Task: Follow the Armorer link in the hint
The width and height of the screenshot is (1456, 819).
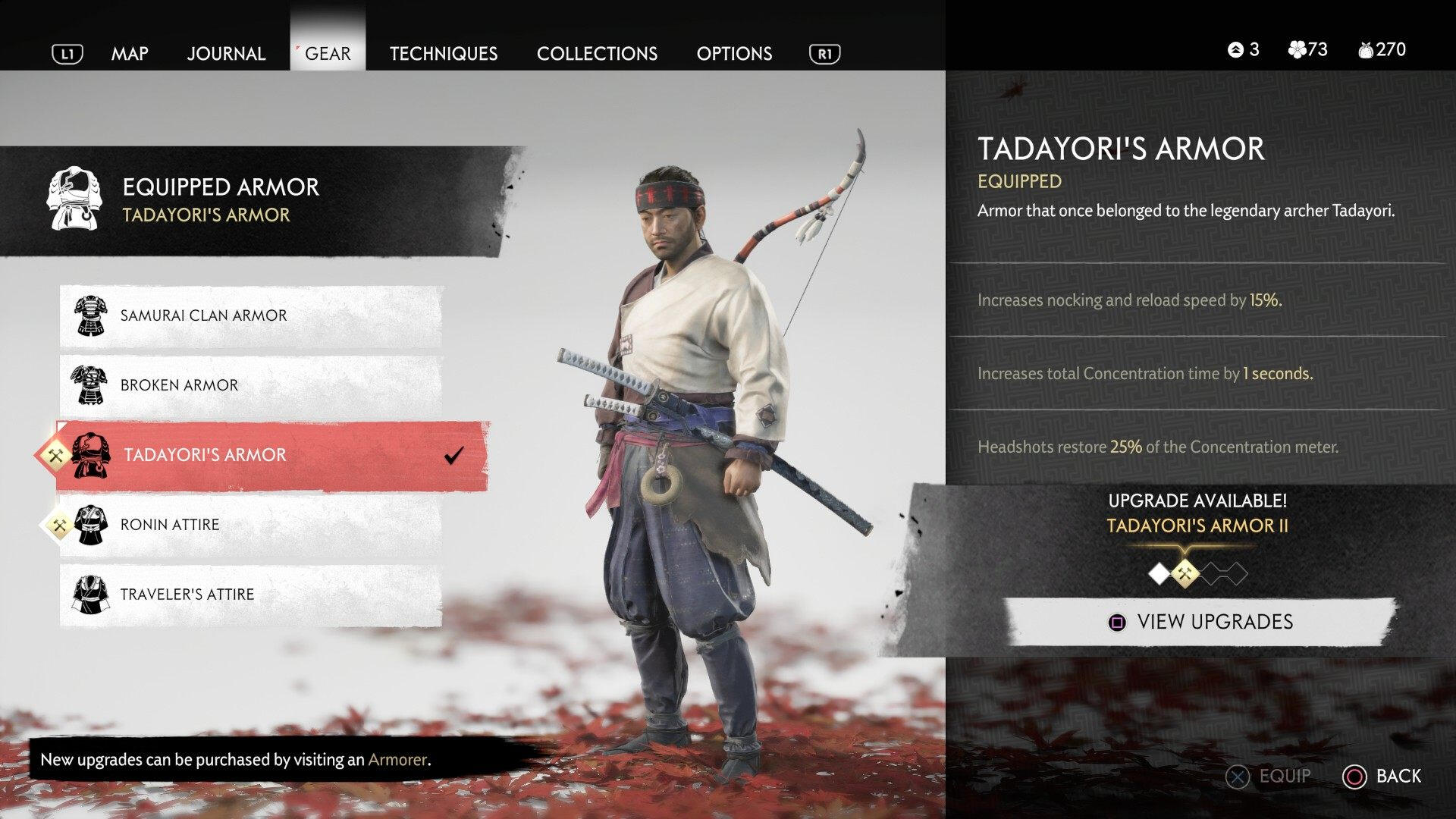Action: coord(397,760)
